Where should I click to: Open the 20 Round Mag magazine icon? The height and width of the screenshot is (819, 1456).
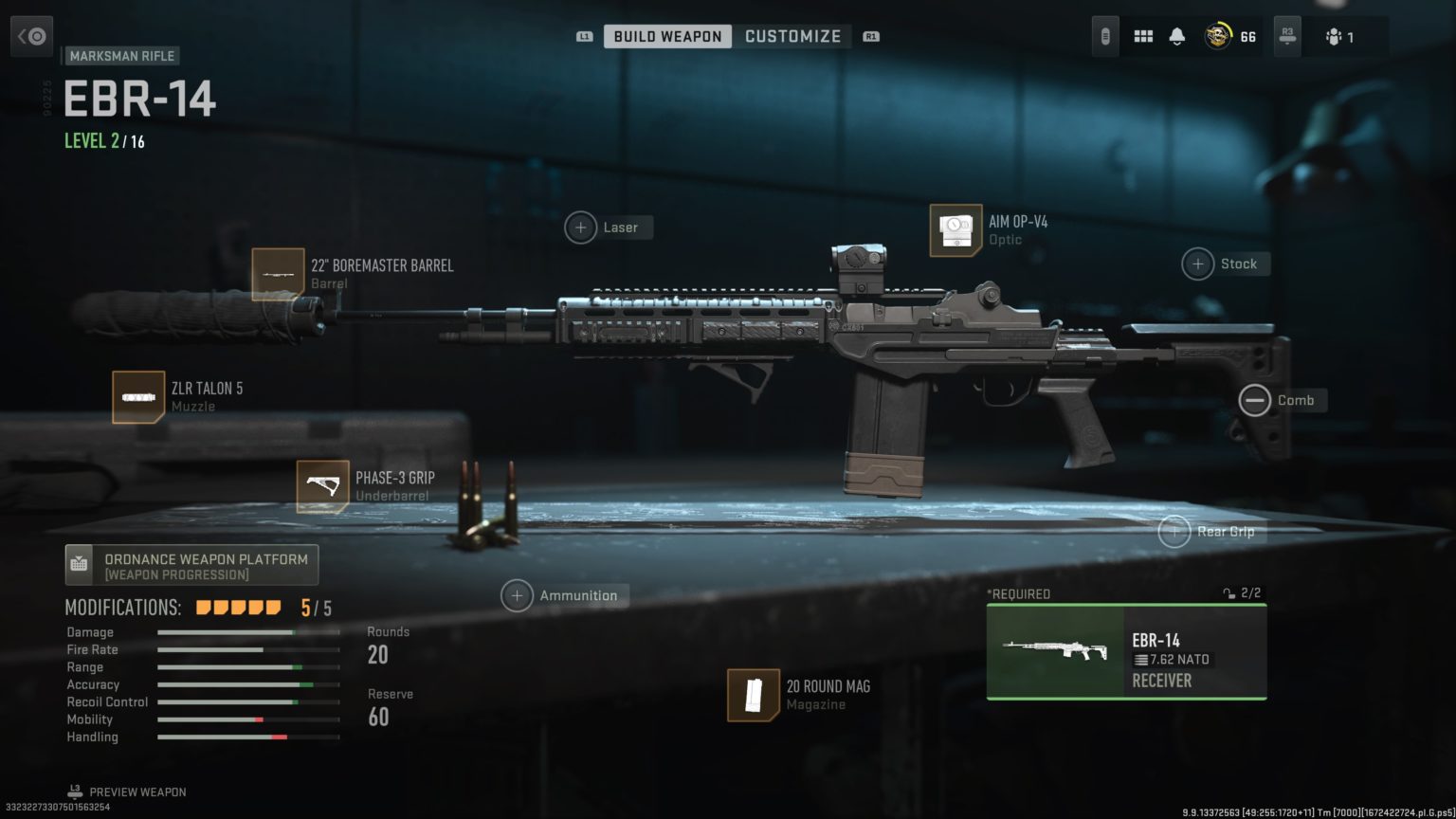pos(754,695)
